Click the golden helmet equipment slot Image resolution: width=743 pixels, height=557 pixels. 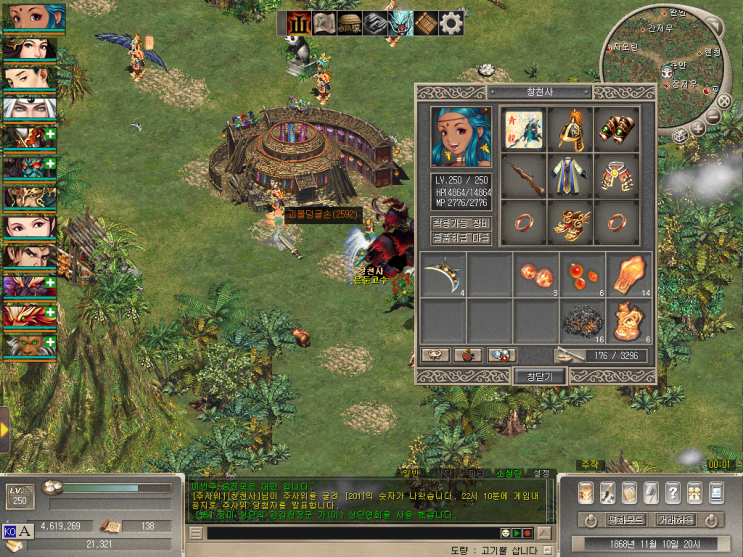tap(570, 128)
